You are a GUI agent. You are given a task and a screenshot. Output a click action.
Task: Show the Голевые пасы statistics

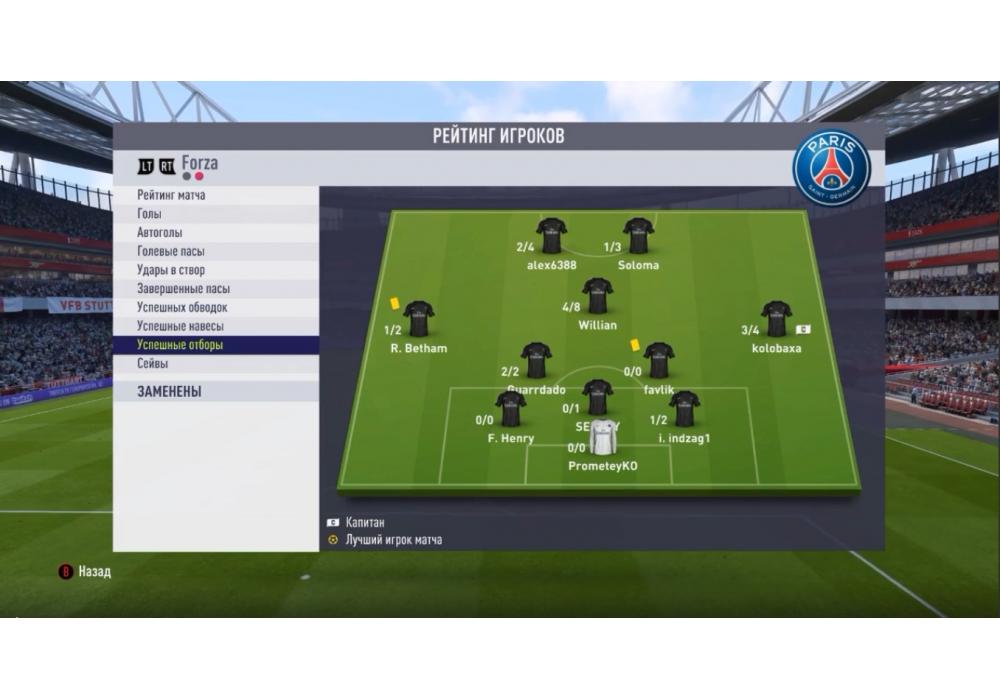point(171,251)
